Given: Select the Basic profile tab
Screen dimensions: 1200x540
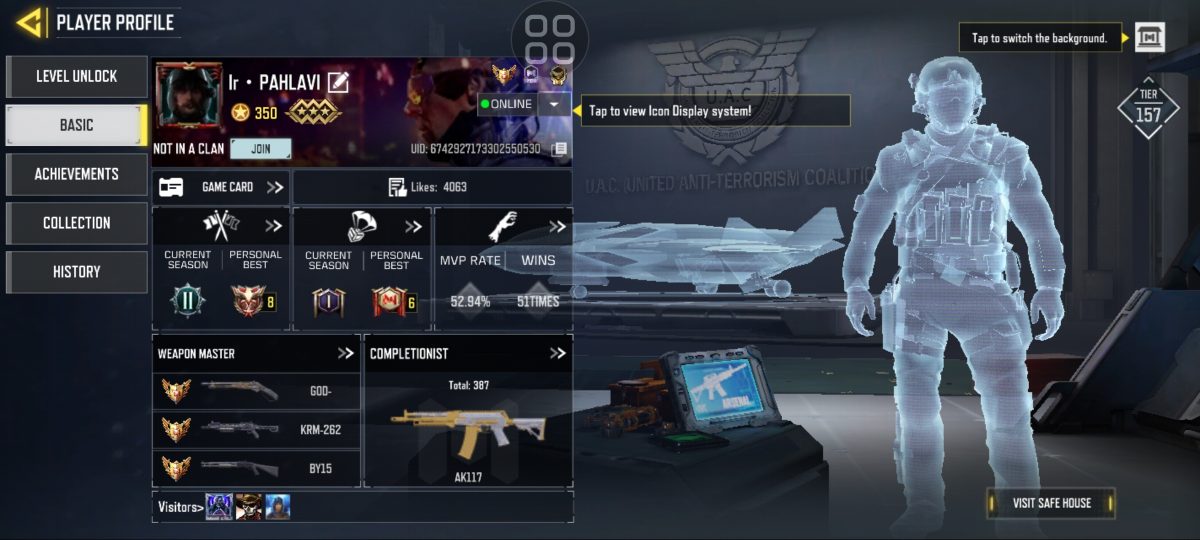Looking at the screenshot, I should tap(77, 125).
